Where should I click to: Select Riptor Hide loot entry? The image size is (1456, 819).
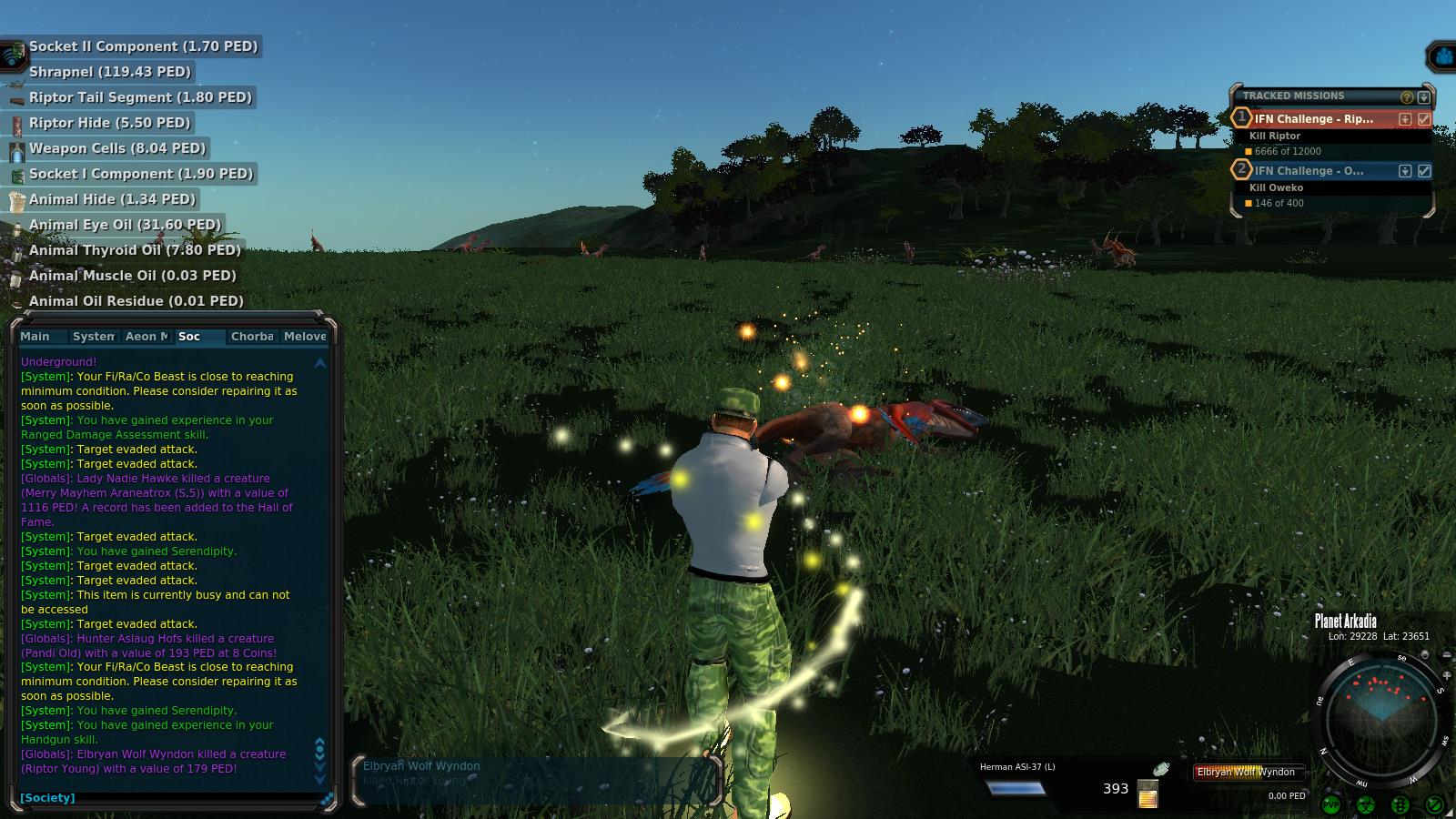[109, 123]
